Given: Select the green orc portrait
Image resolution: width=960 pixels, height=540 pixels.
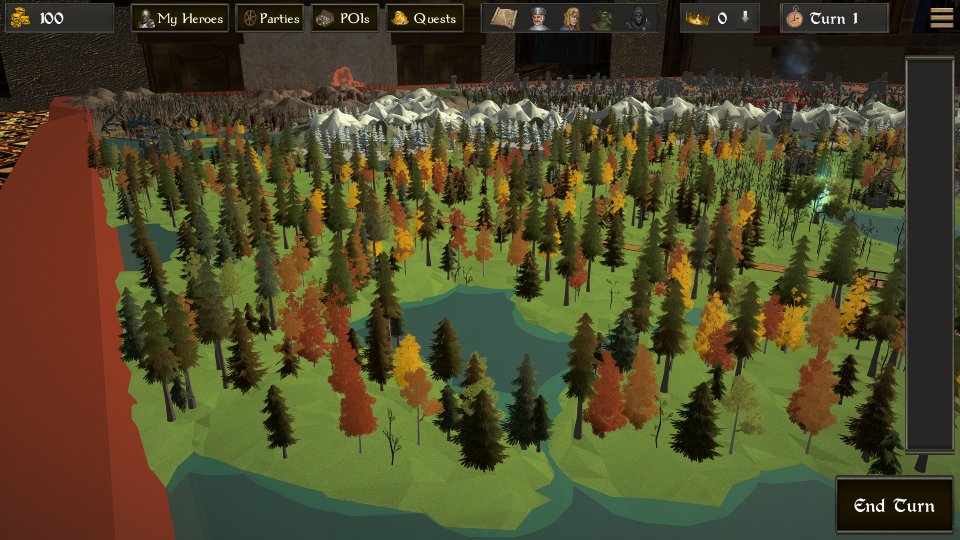Looking at the screenshot, I should coord(604,18).
